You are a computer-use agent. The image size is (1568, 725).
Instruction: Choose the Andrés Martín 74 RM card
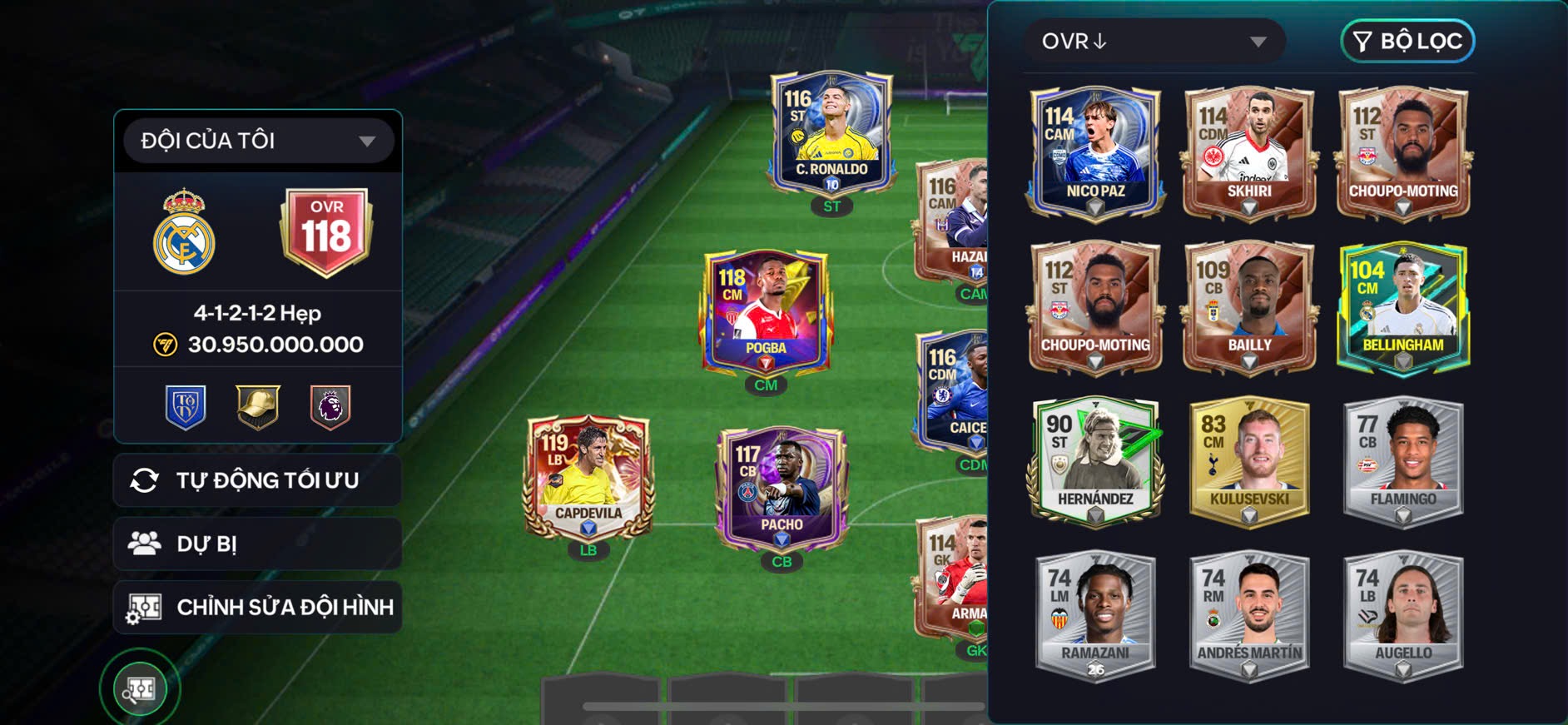click(x=1249, y=614)
